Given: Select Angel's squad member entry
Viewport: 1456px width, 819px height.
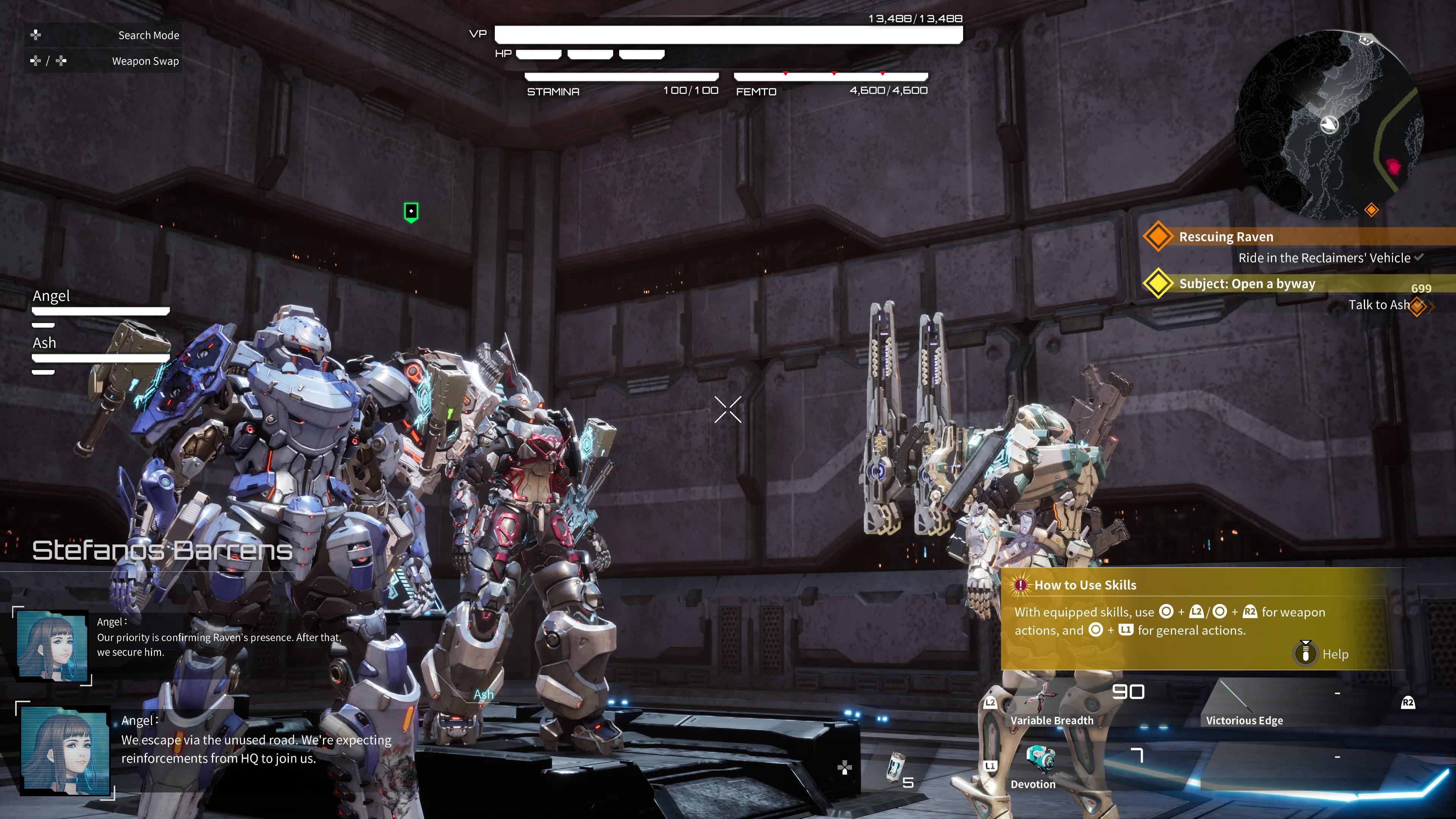Looking at the screenshot, I should 100,305.
